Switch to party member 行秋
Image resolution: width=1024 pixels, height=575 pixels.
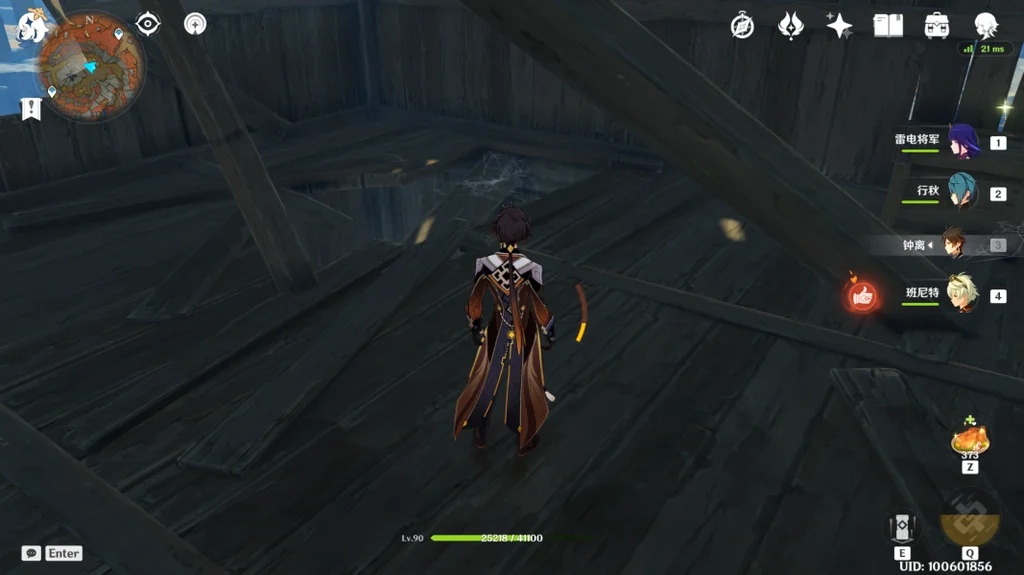point(962,192)
